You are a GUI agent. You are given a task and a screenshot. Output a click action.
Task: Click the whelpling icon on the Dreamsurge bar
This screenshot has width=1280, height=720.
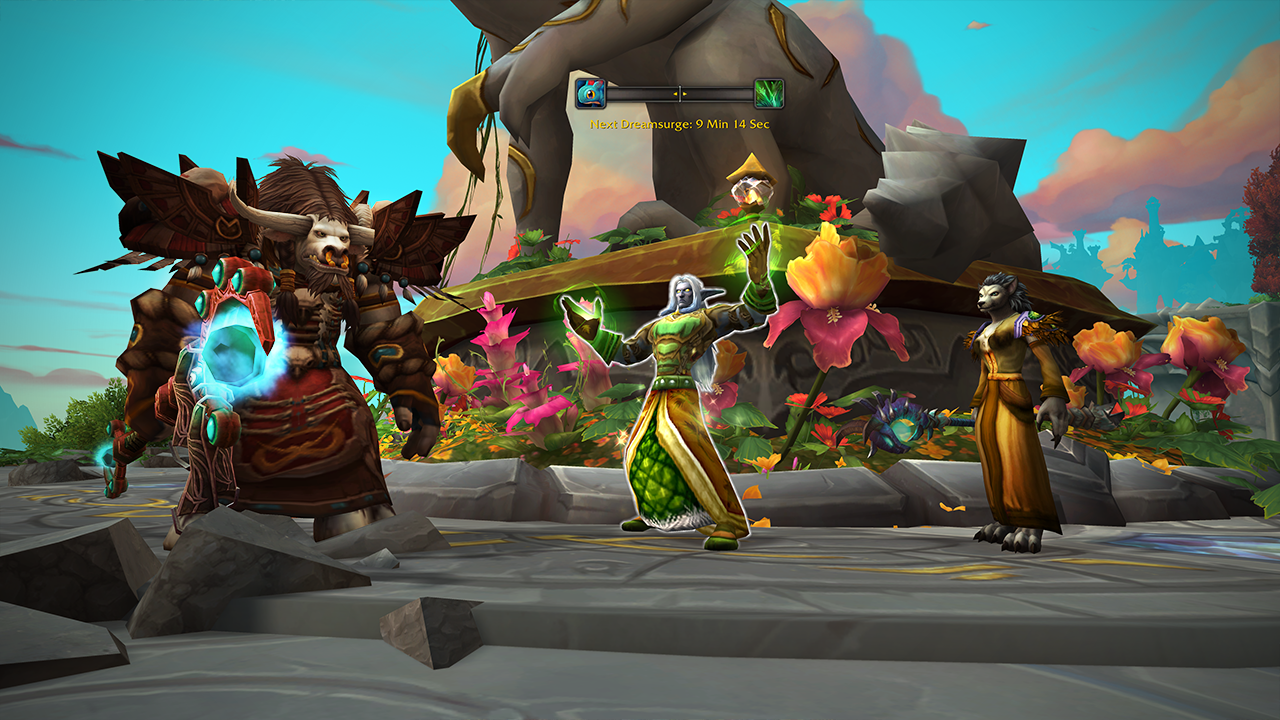(x=590, y=93)
